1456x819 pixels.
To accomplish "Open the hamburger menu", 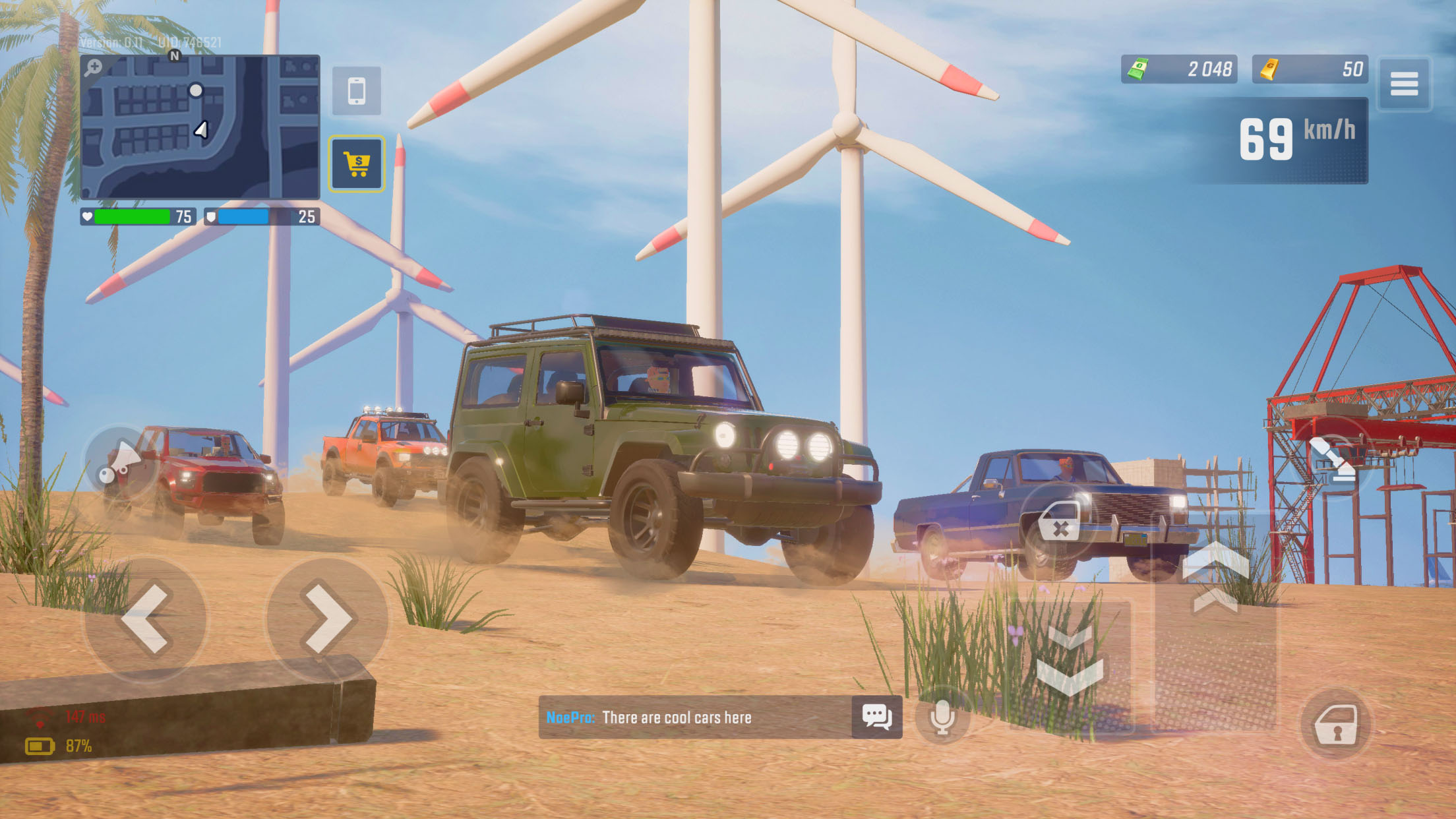I will coord(1404,84).
